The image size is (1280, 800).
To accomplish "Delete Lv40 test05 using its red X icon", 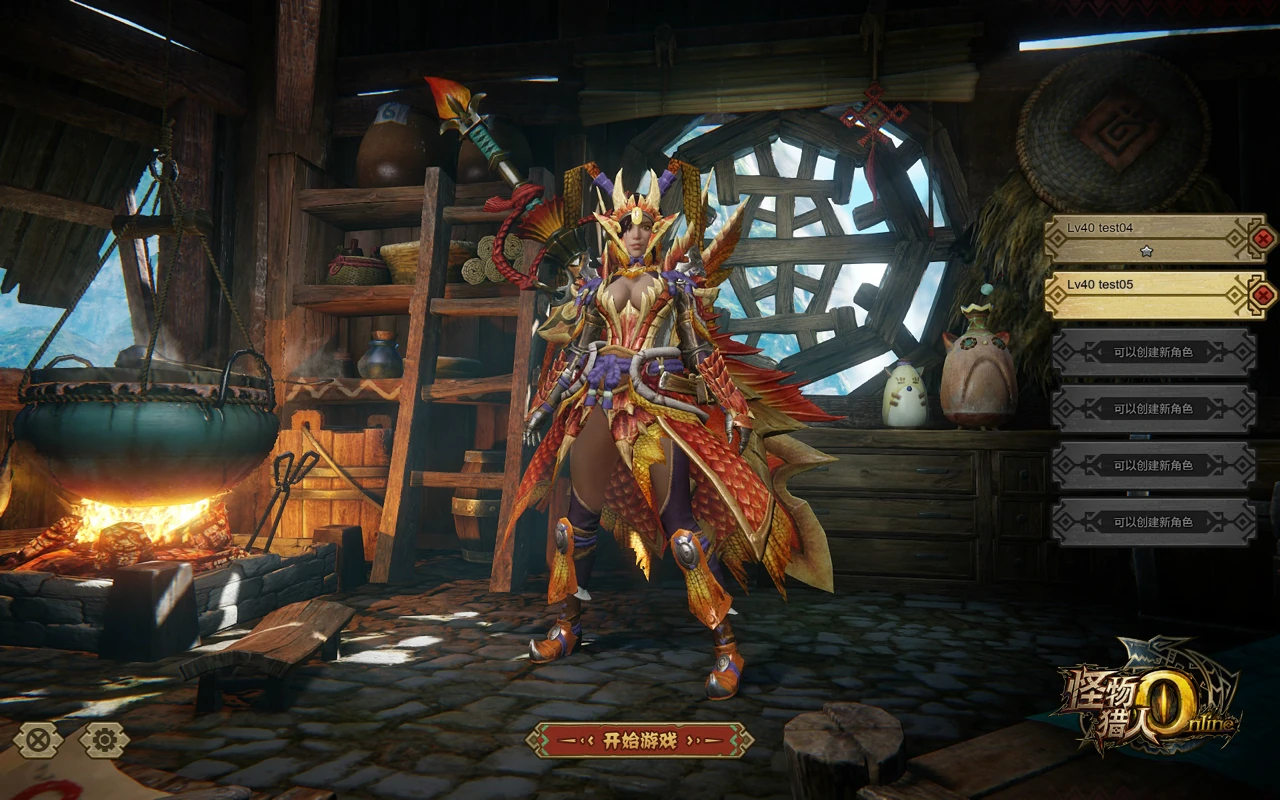I will tap(1263, 294).
